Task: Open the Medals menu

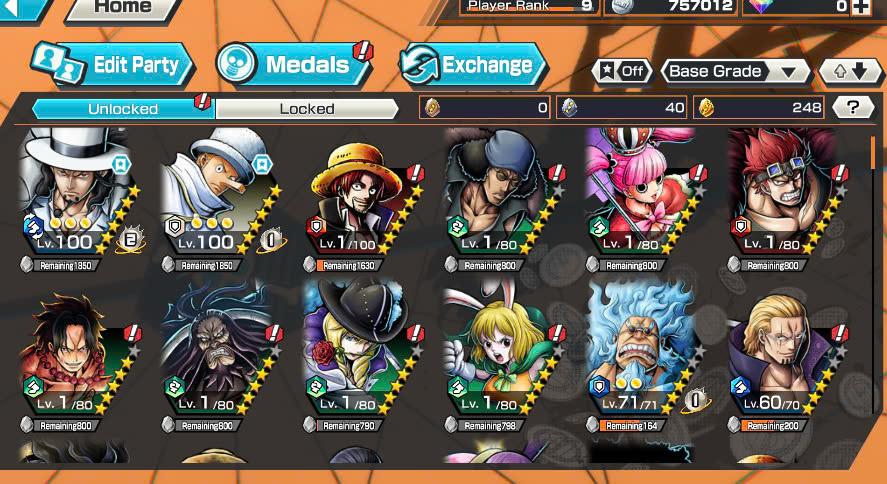Action: (x=292, y=65)
